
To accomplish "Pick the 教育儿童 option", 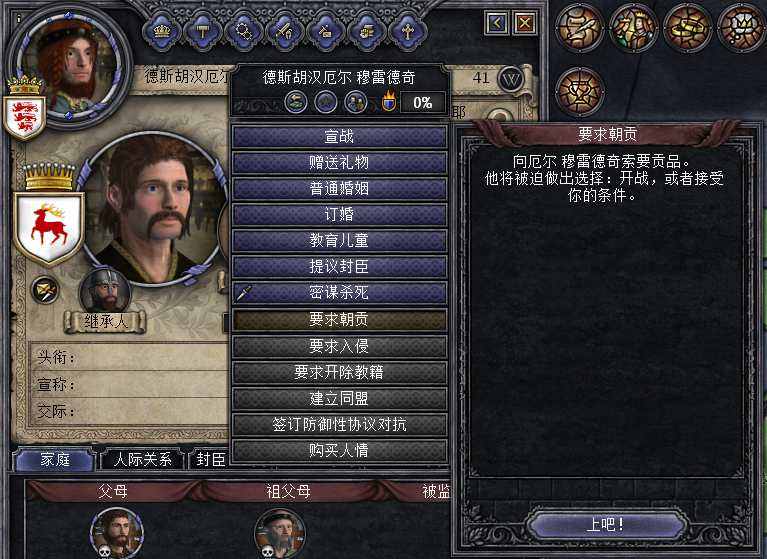I will tap(339, 240).
